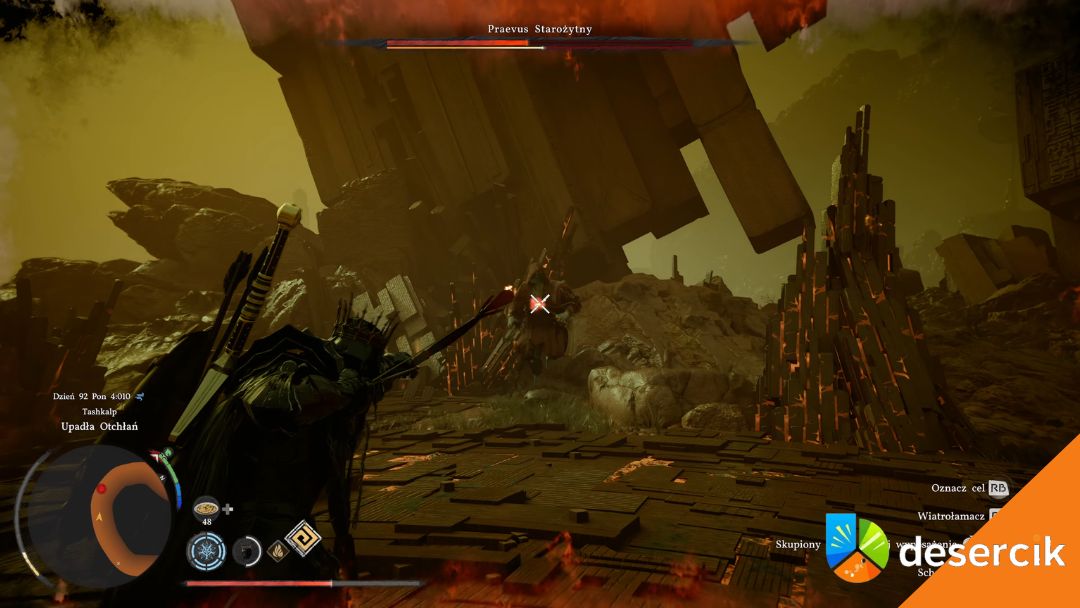The image size is (1080, 608).
Task: Click the dark round cooldown ability icon
Action: pyautogui.click(x=246, y=550)
